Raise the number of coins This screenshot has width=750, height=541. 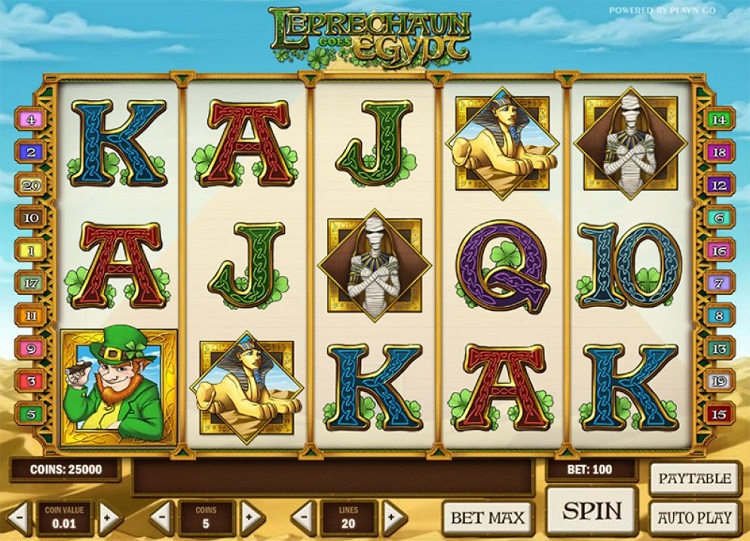pyautogui.click(x=251, y=517)
